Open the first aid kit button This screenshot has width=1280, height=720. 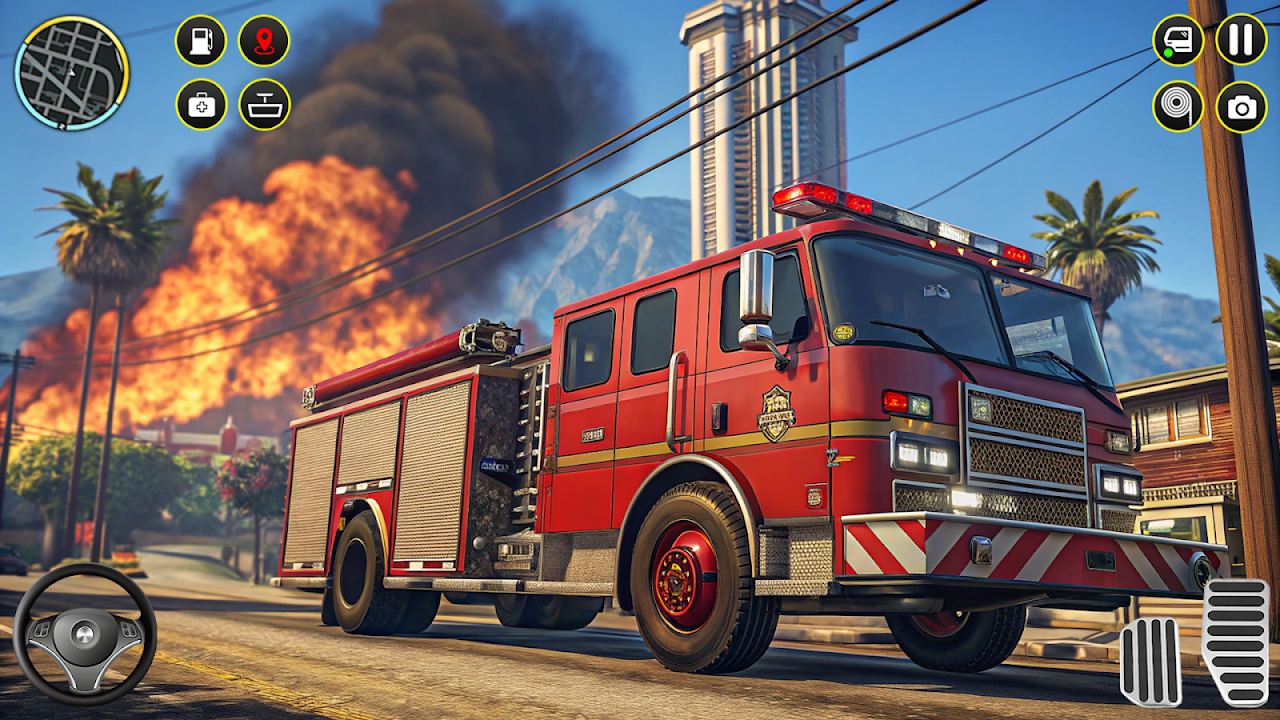[201, 104]
